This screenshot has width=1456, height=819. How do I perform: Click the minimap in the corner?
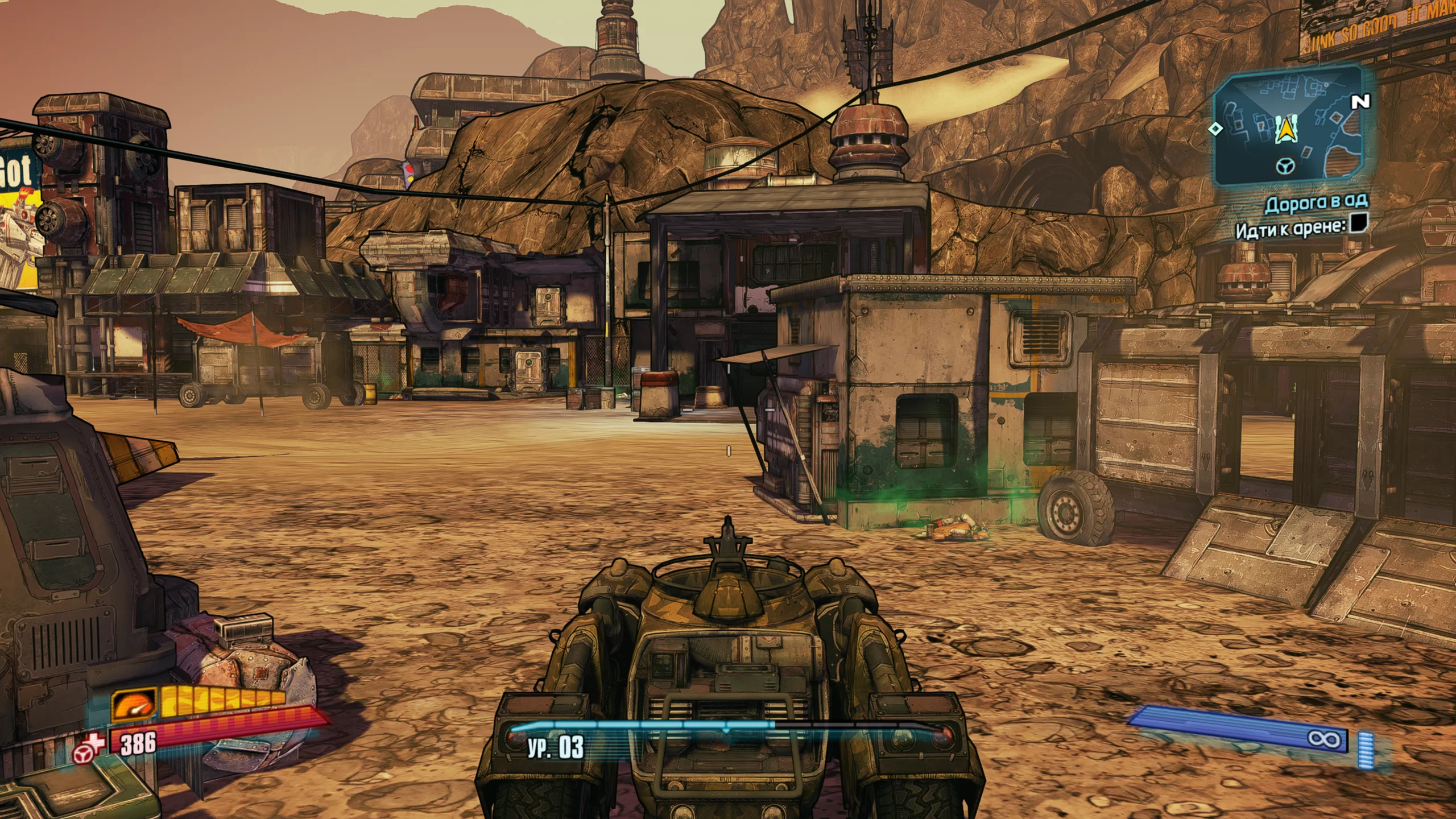pos(1288,126)
